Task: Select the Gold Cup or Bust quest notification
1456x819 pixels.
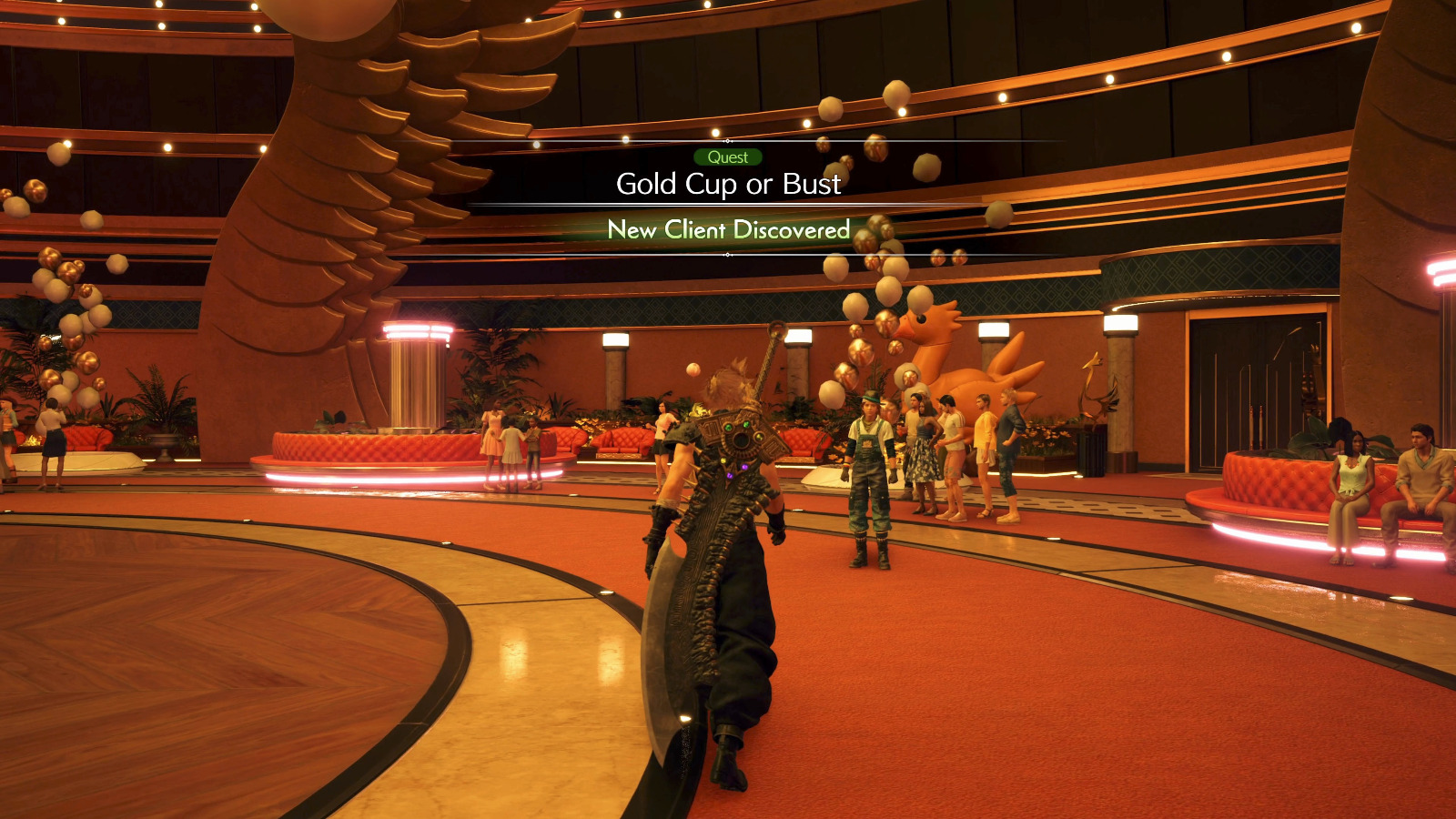Action: point(728,185)
